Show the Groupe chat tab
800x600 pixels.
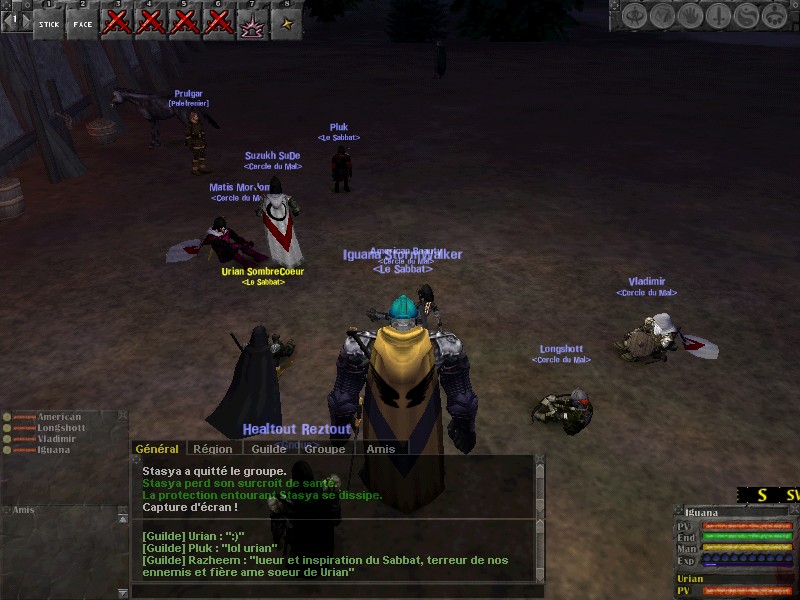coord(325,449)
